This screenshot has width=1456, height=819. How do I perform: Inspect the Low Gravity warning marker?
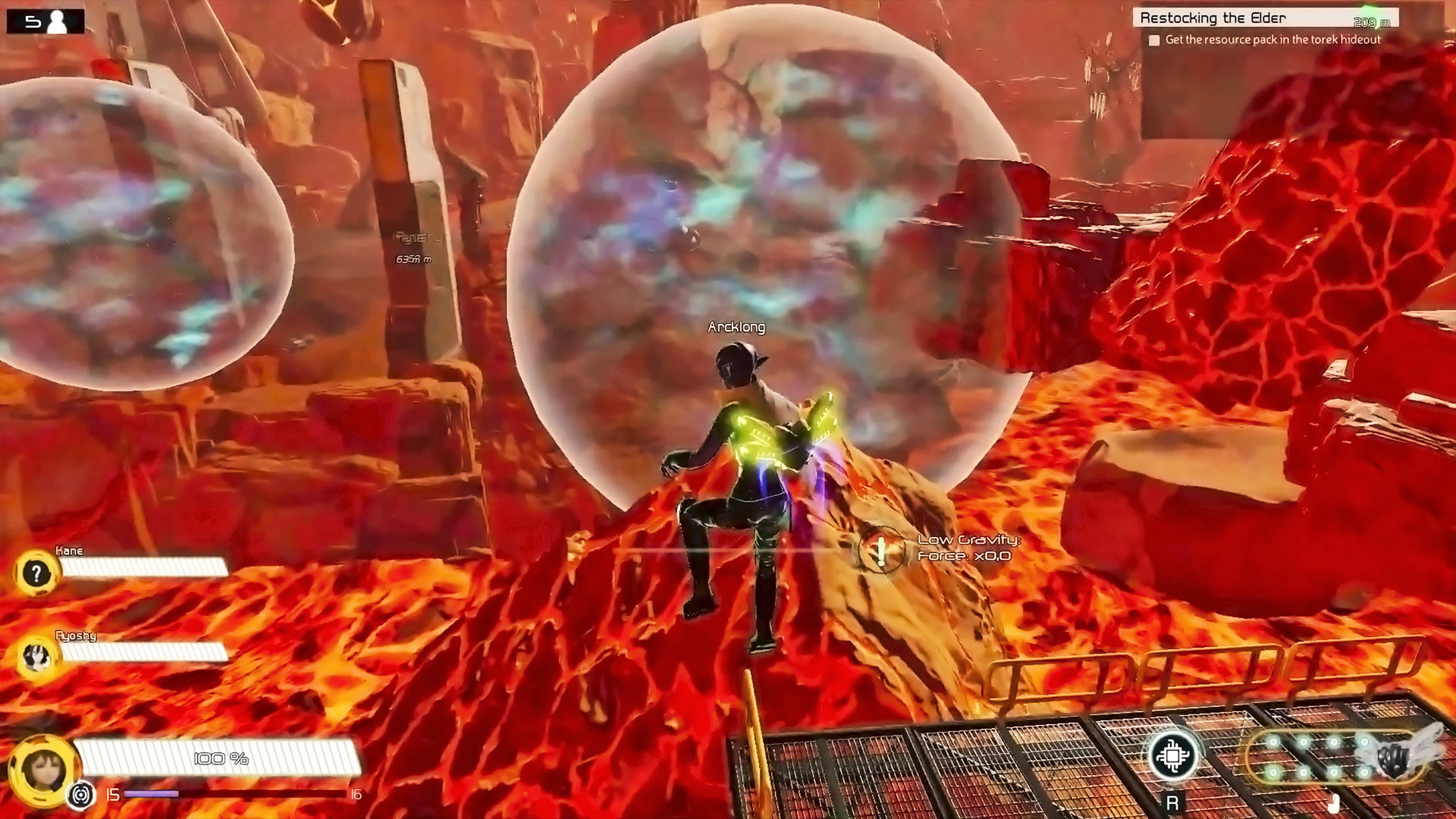coord(881,550)
